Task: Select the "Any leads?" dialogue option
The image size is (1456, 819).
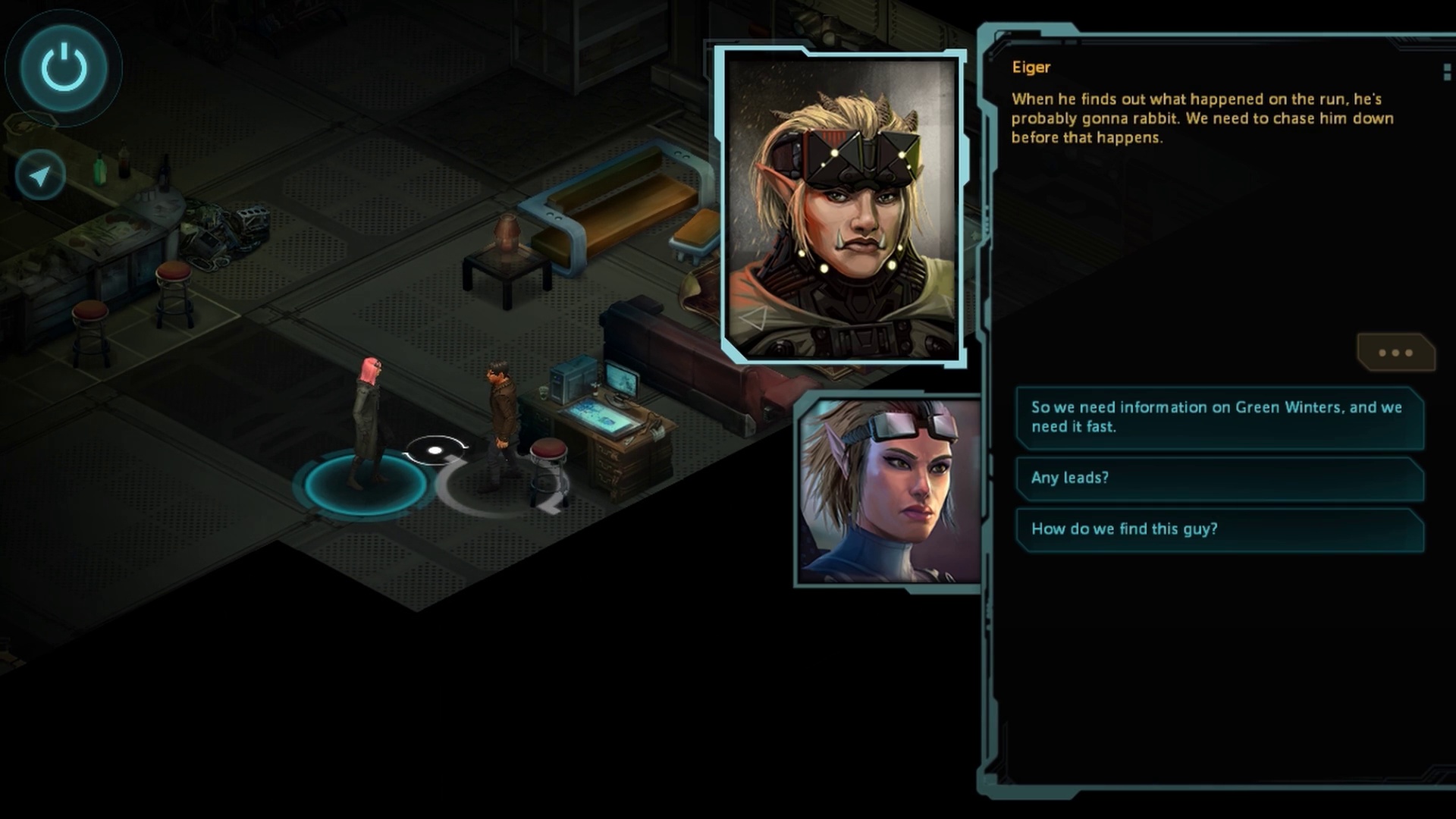Action: (1219, 478)
